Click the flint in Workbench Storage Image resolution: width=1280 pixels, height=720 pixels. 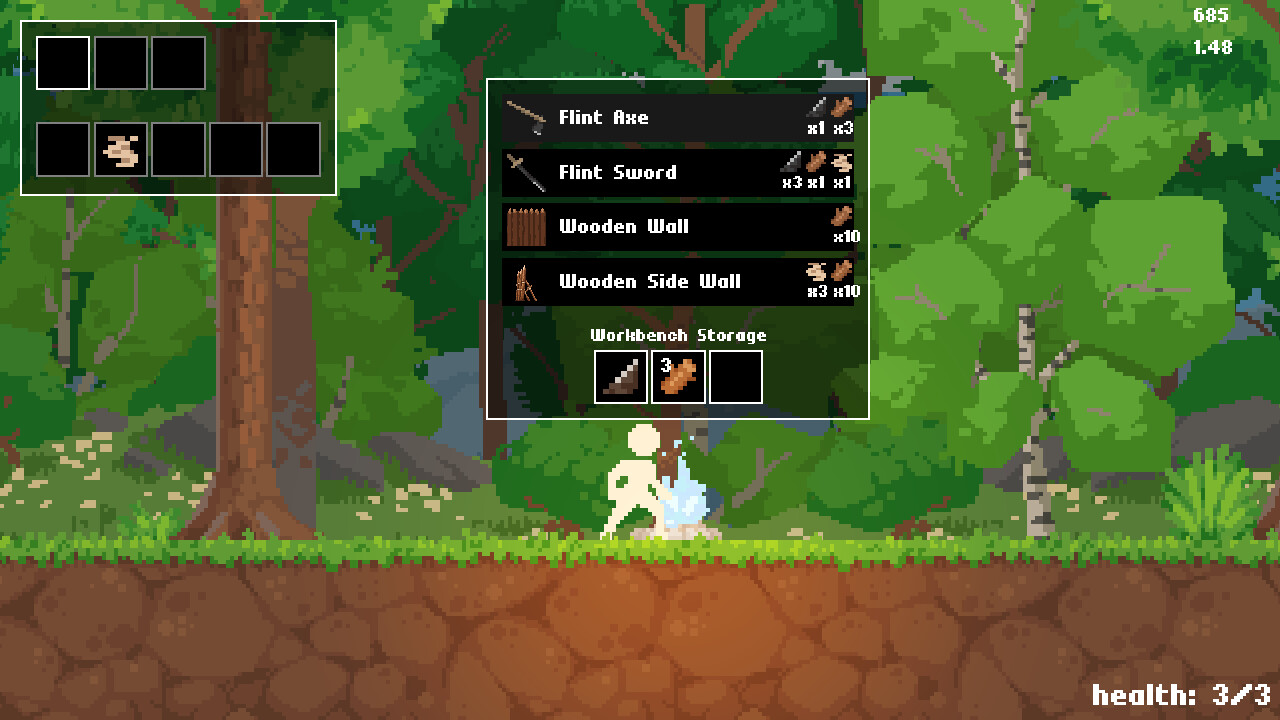point(621,375)
